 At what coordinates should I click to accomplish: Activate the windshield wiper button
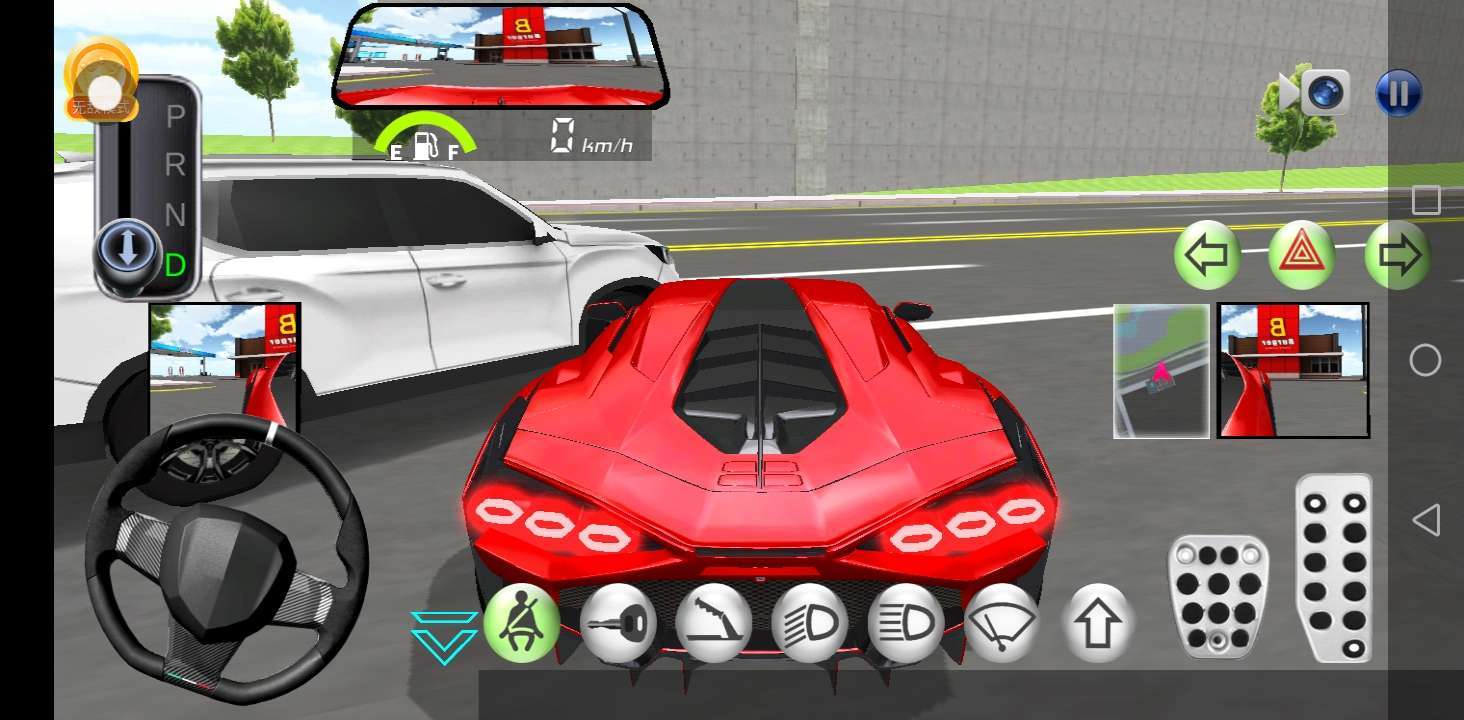(x=1002, y=622)
